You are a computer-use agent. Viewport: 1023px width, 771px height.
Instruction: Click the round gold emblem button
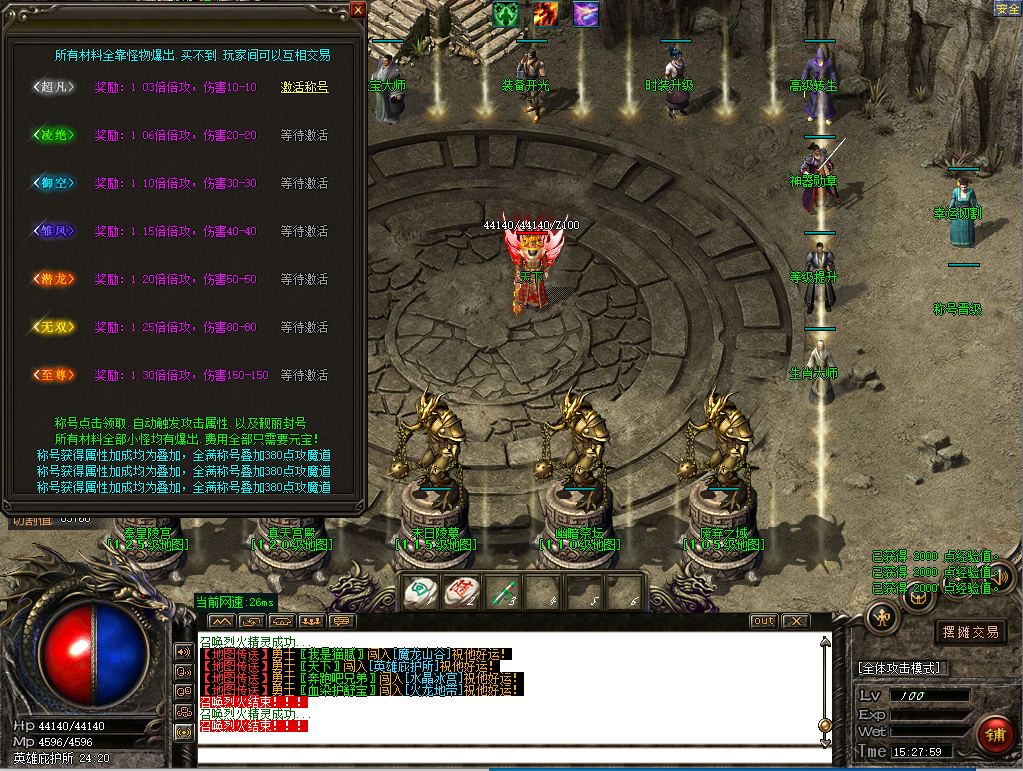click(882, 616)
